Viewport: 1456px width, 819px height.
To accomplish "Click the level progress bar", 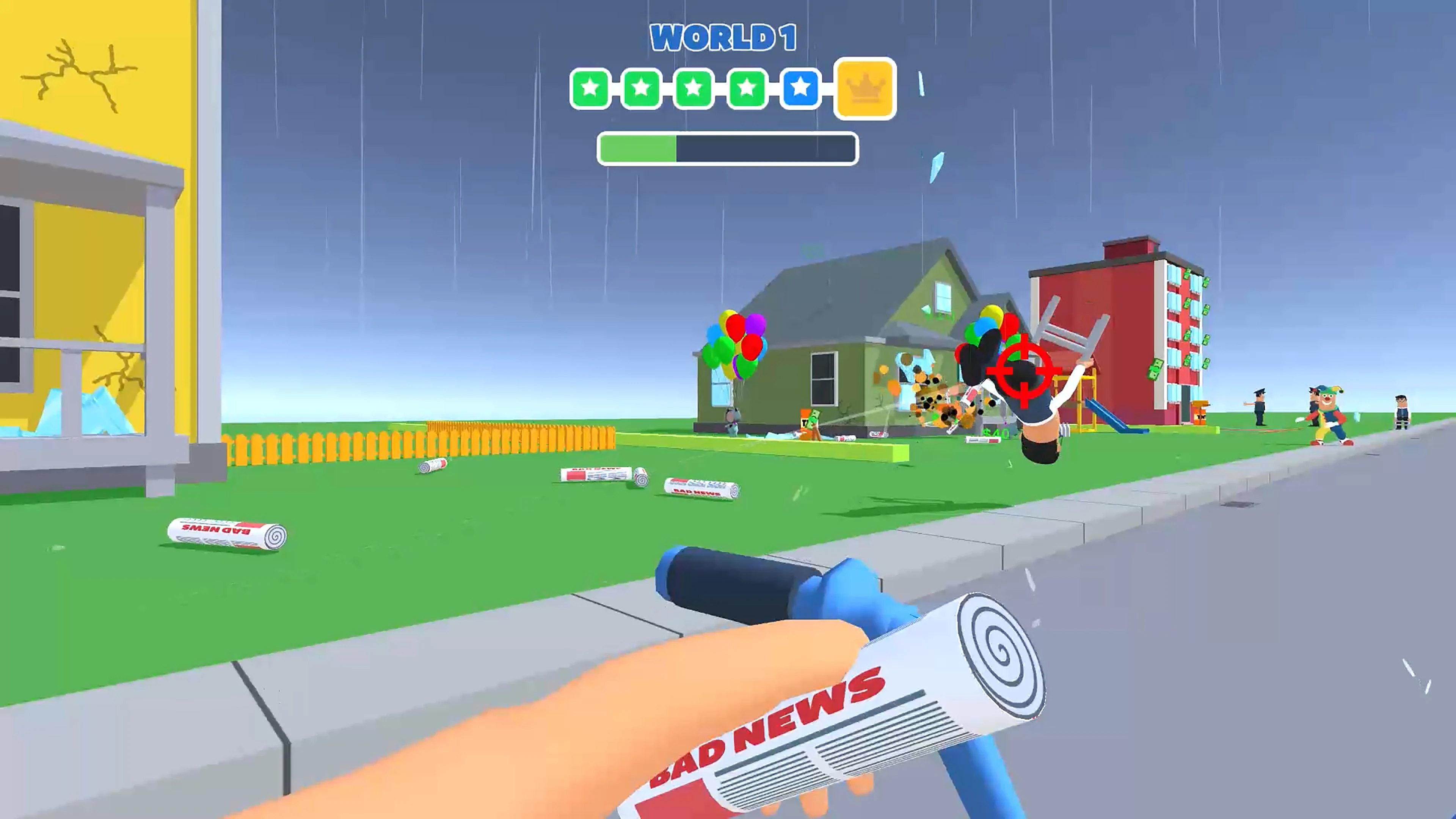I will [725, 149].
